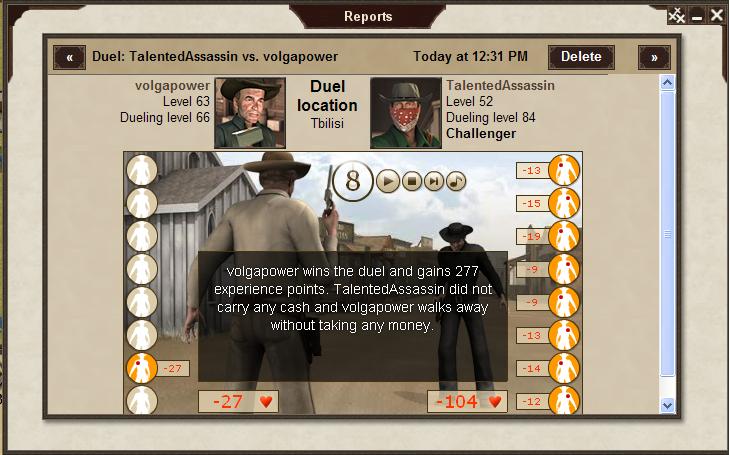The width and height of the screenshot is (730, 455).
Task: Click the report's scroll-down arrow
Action: click(668, 404)
